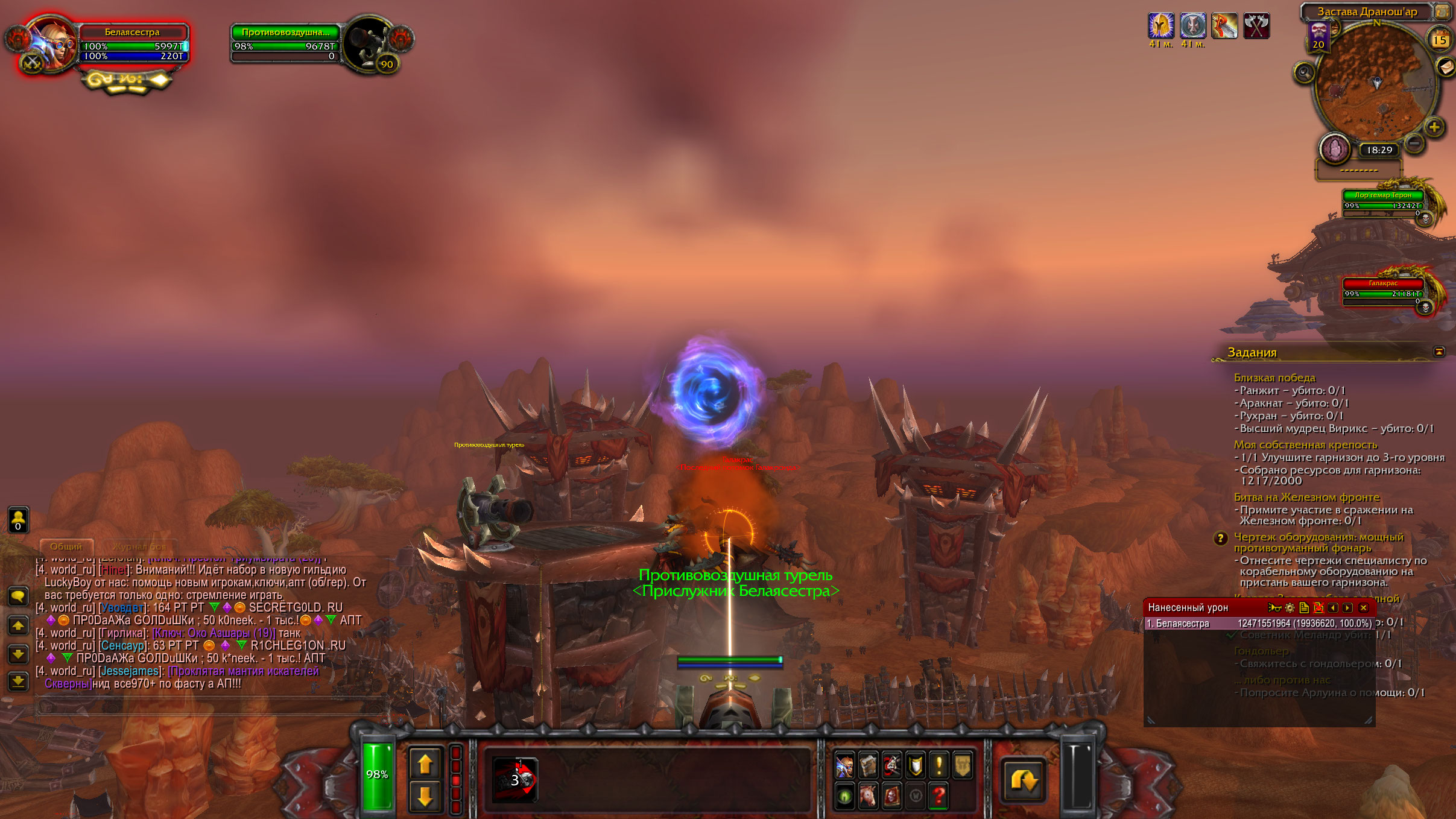Screen dimensions: 1456x819
Task: Open the minimap tracking magnifier button
Action: (1304, 73)
